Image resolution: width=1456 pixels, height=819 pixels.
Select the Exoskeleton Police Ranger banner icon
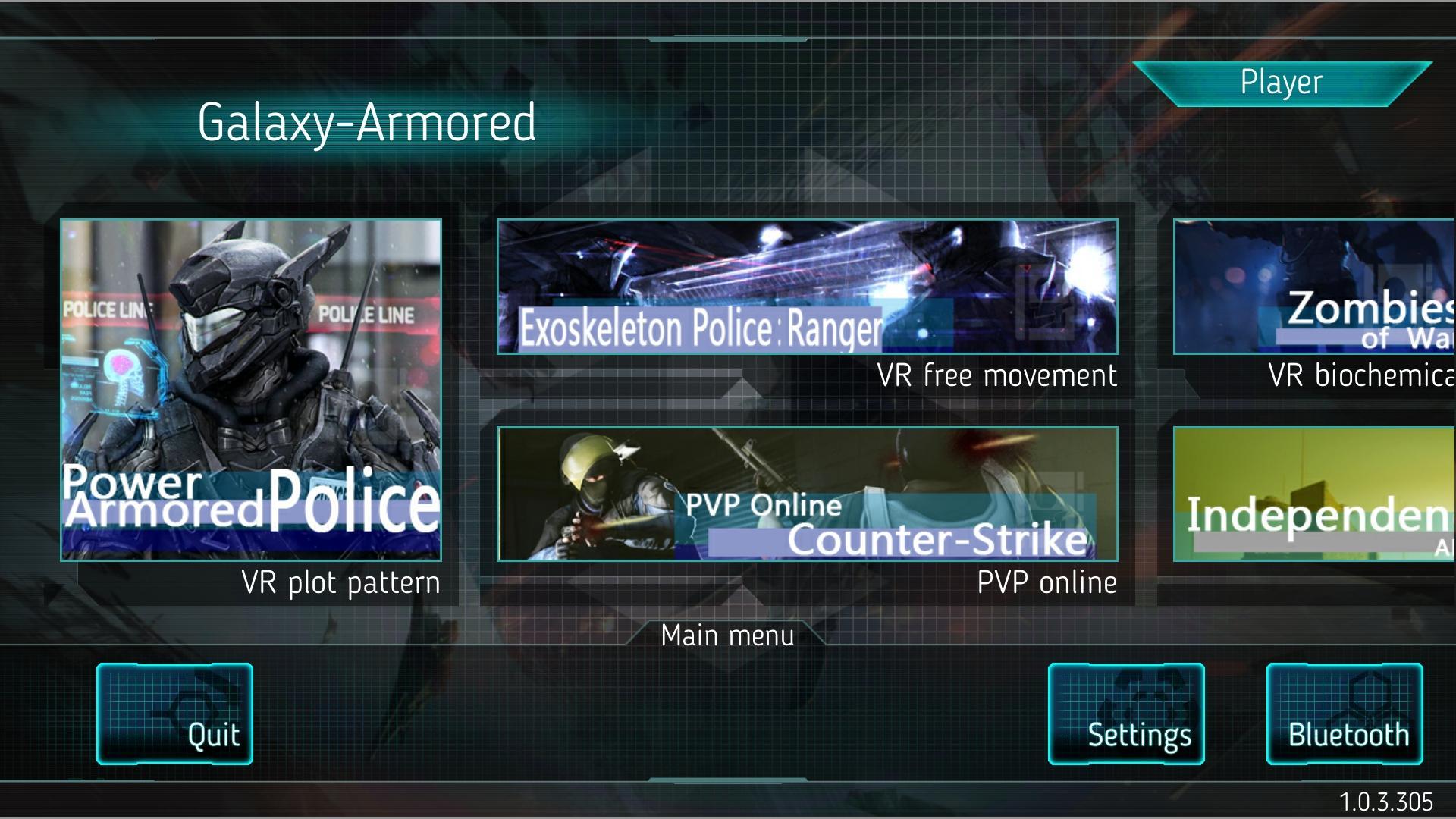click(806, 287)
